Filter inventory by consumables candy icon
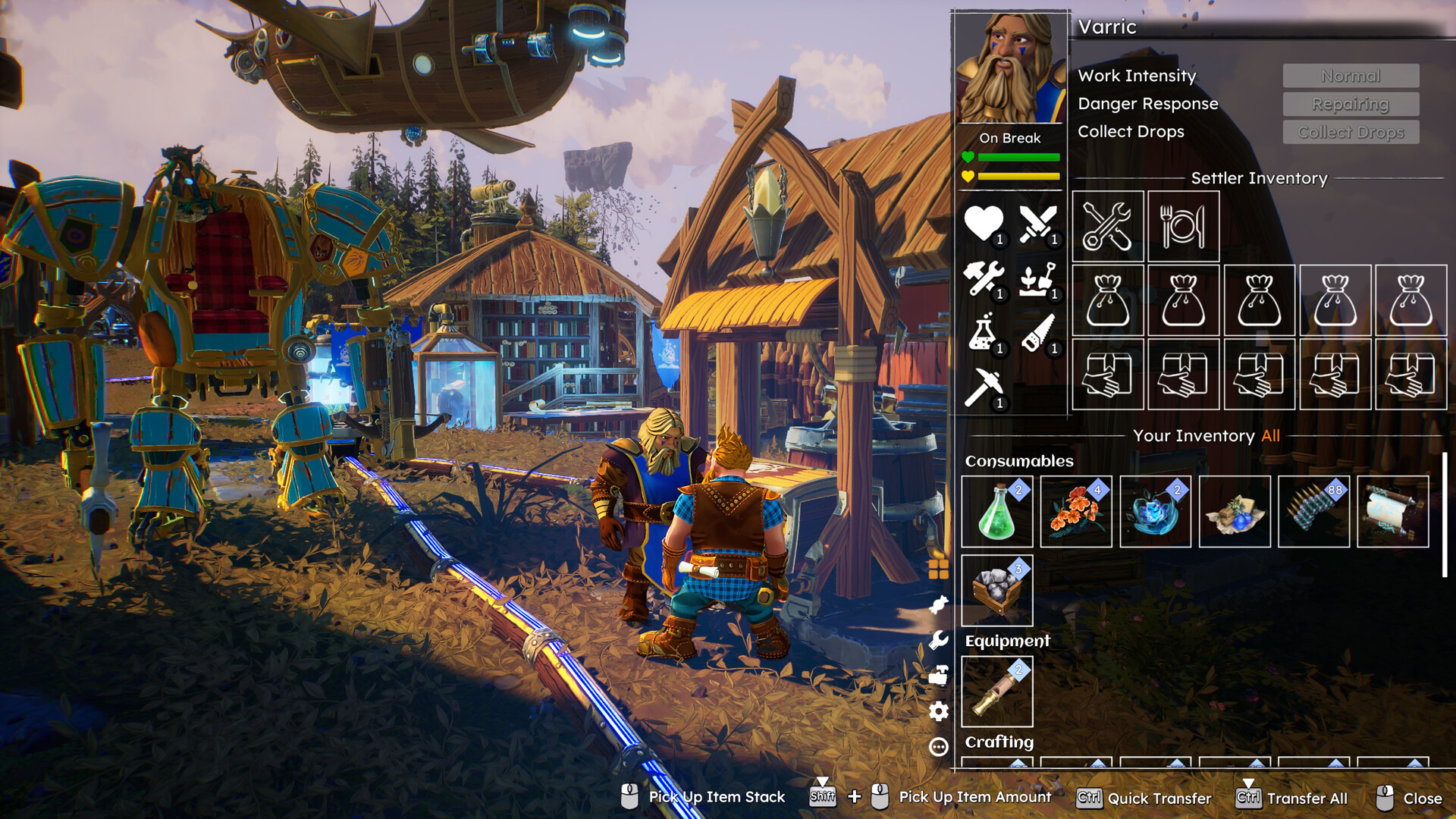The height and width of the screenshot is (819, 1456). (939, 604)
